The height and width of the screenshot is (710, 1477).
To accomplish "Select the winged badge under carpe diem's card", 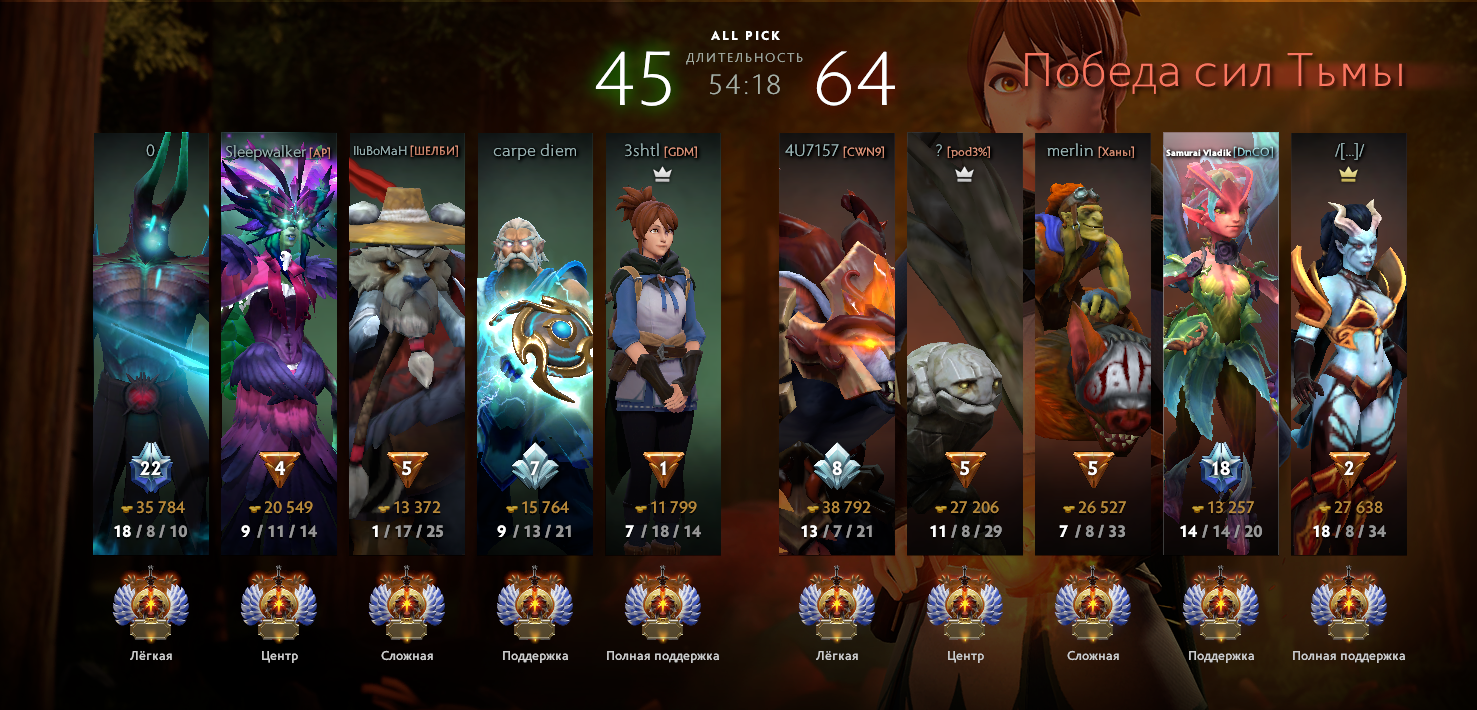I will [535, 604].
